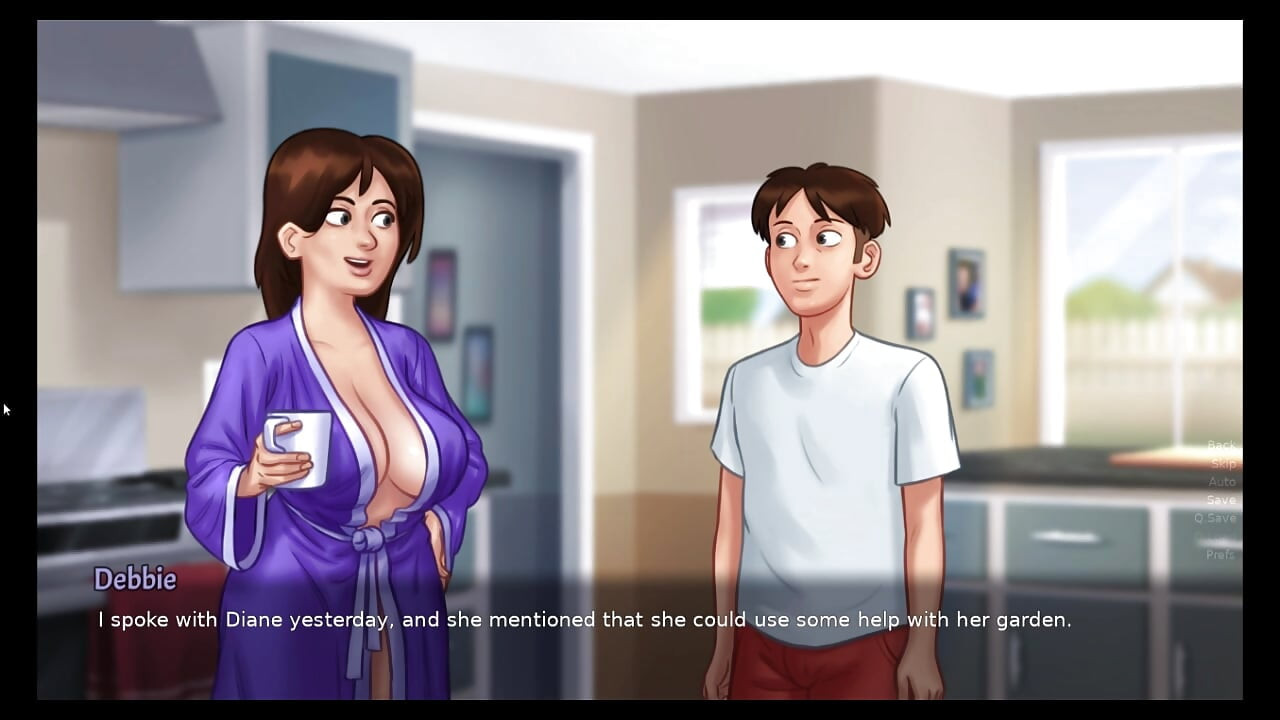
Task: Toggle Auto-advance reading mode
Action: pyautogui.click(x=1221, y=481)
